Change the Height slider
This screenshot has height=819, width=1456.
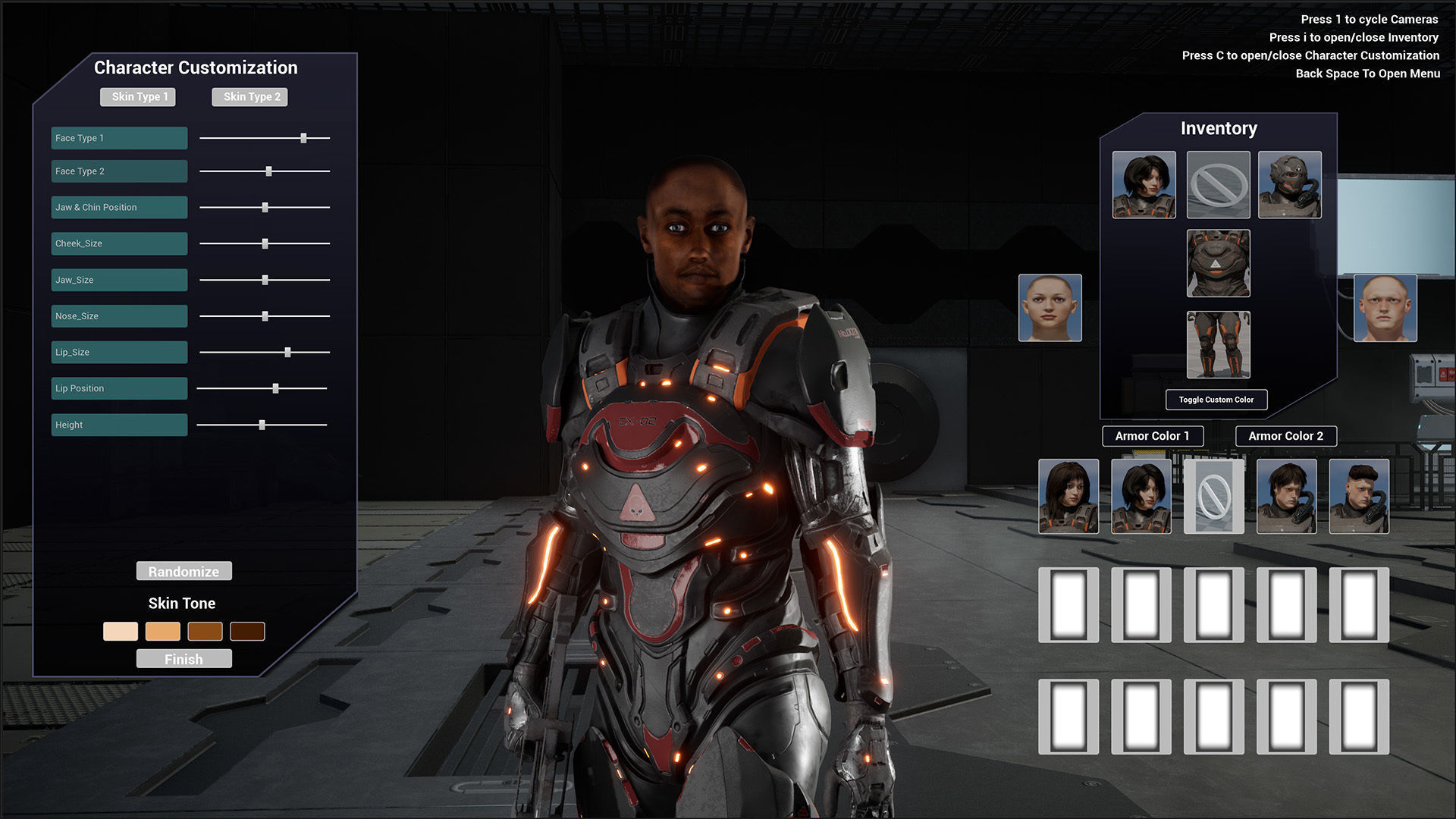click(262, 425)
